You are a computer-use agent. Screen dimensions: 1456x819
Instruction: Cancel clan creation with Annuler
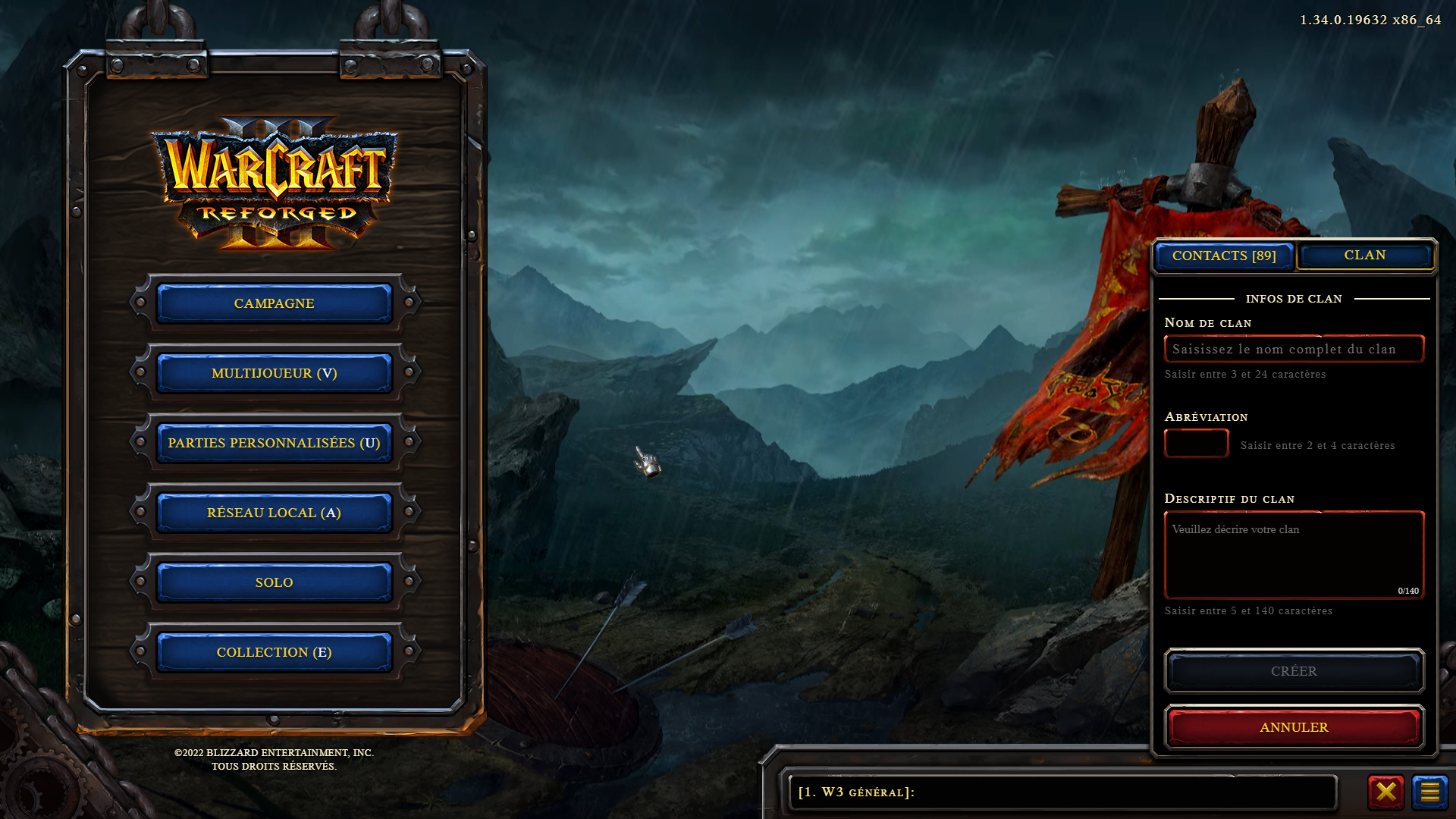pyautogui.click(x=1294, y=727)
